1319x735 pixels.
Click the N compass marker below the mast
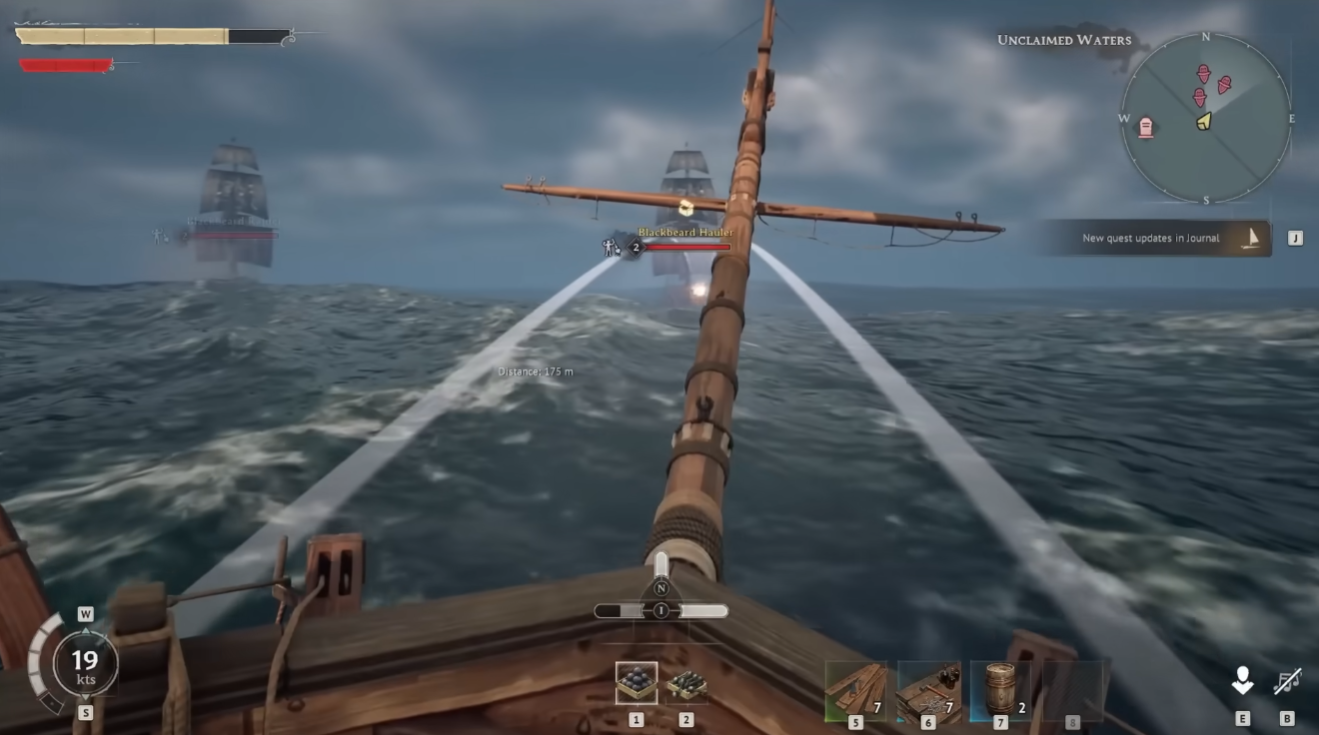(661, 590)
